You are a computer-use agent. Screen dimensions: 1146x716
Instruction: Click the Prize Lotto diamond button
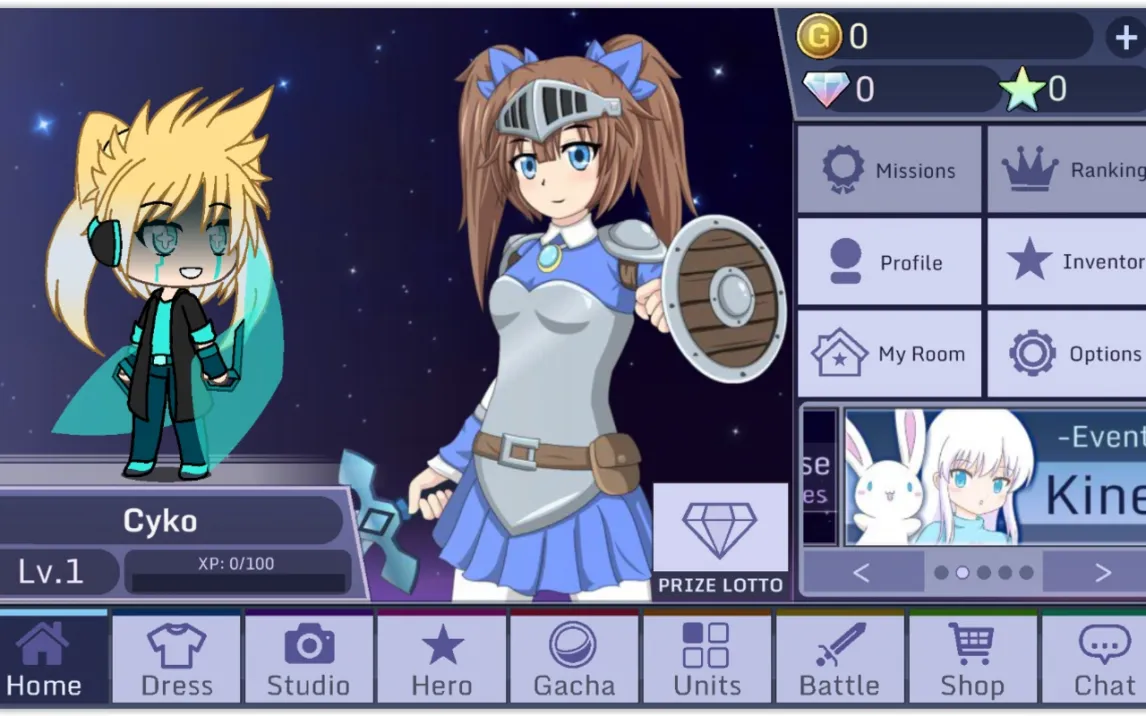point(720,540)
